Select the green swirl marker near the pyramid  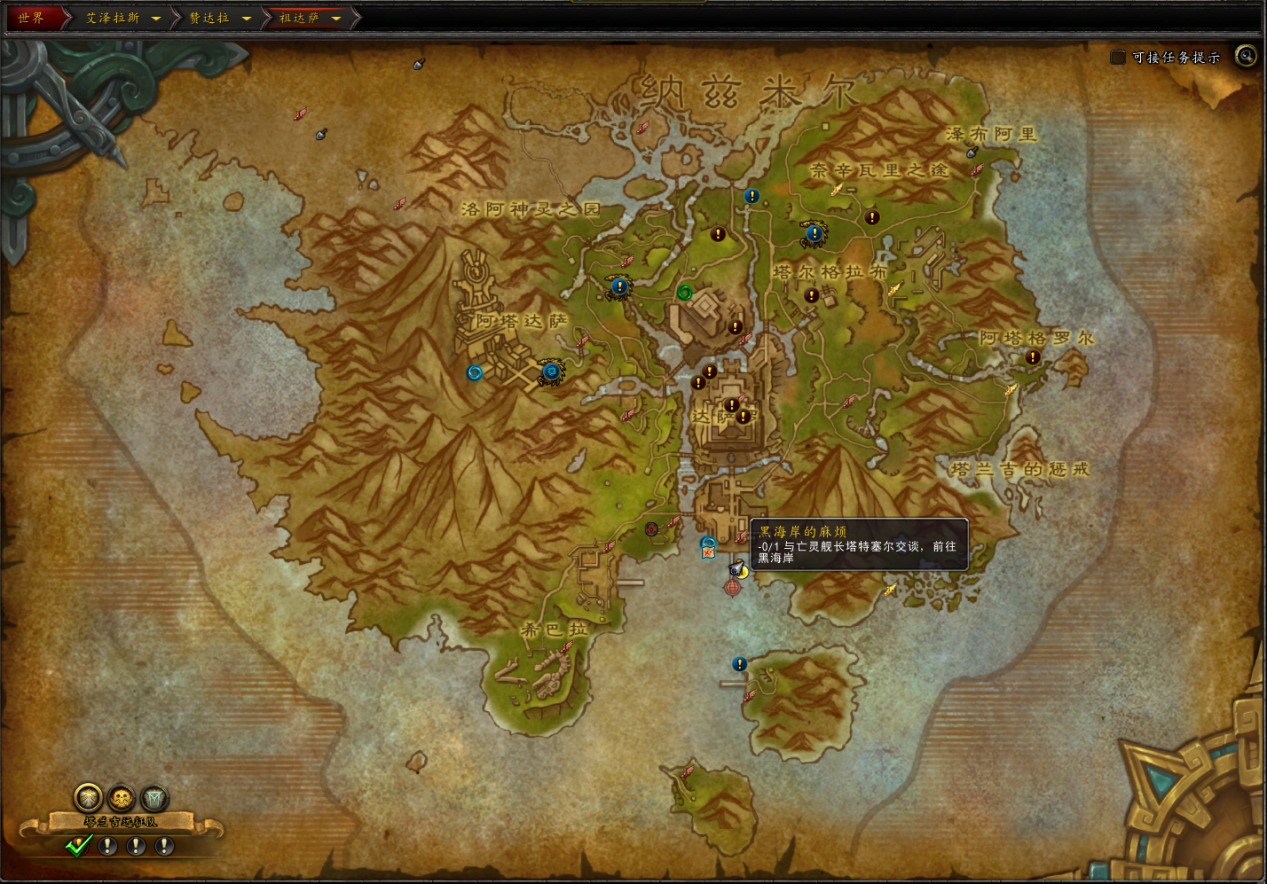point(684,292)
